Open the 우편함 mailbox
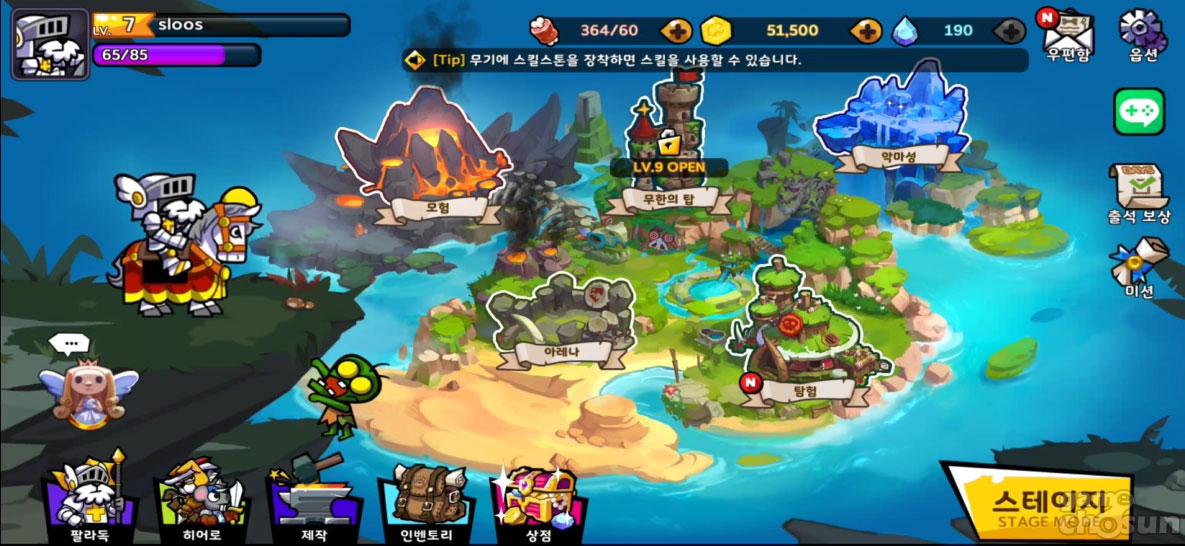Viewport: 1185px width, 546px height. (1067, 34)
